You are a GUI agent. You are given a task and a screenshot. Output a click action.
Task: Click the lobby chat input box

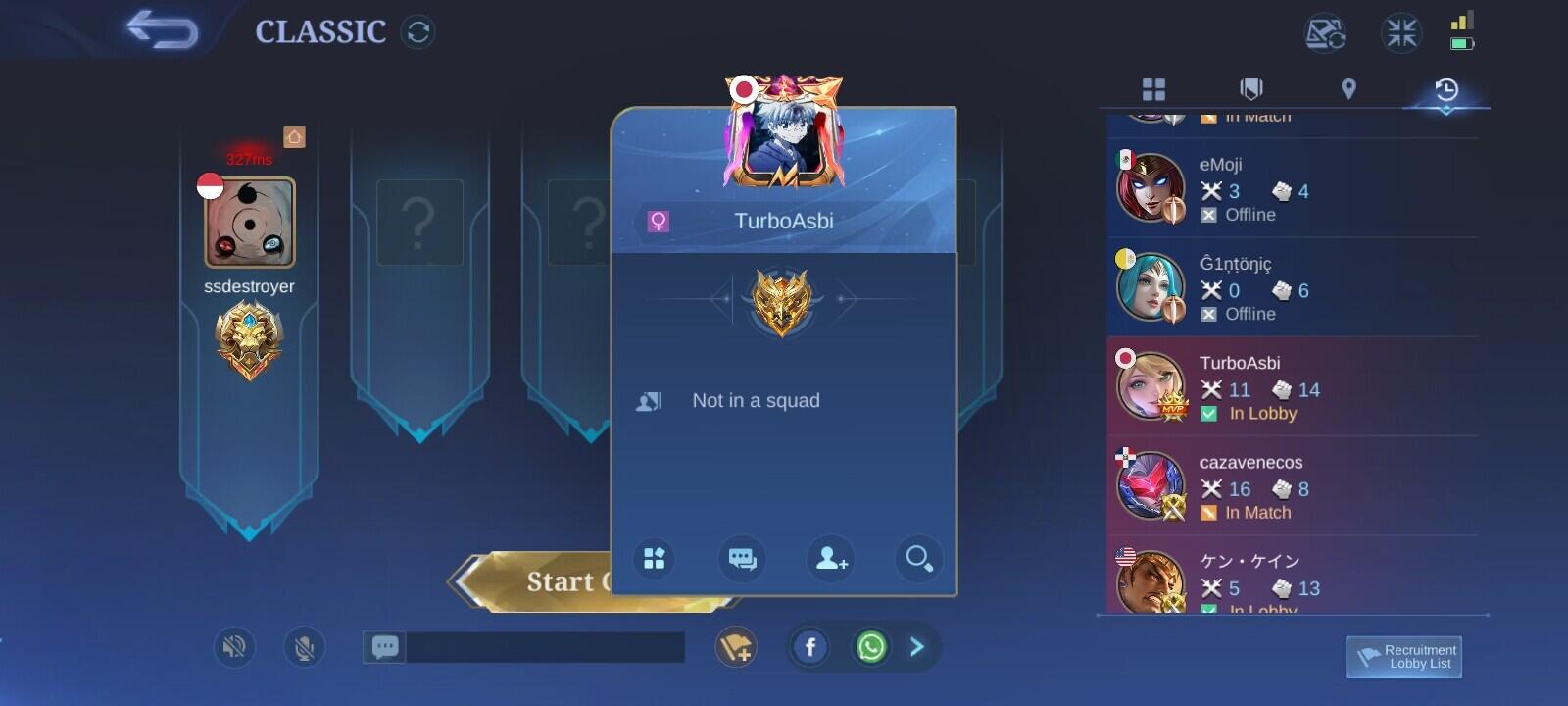[x=544, y=647]
